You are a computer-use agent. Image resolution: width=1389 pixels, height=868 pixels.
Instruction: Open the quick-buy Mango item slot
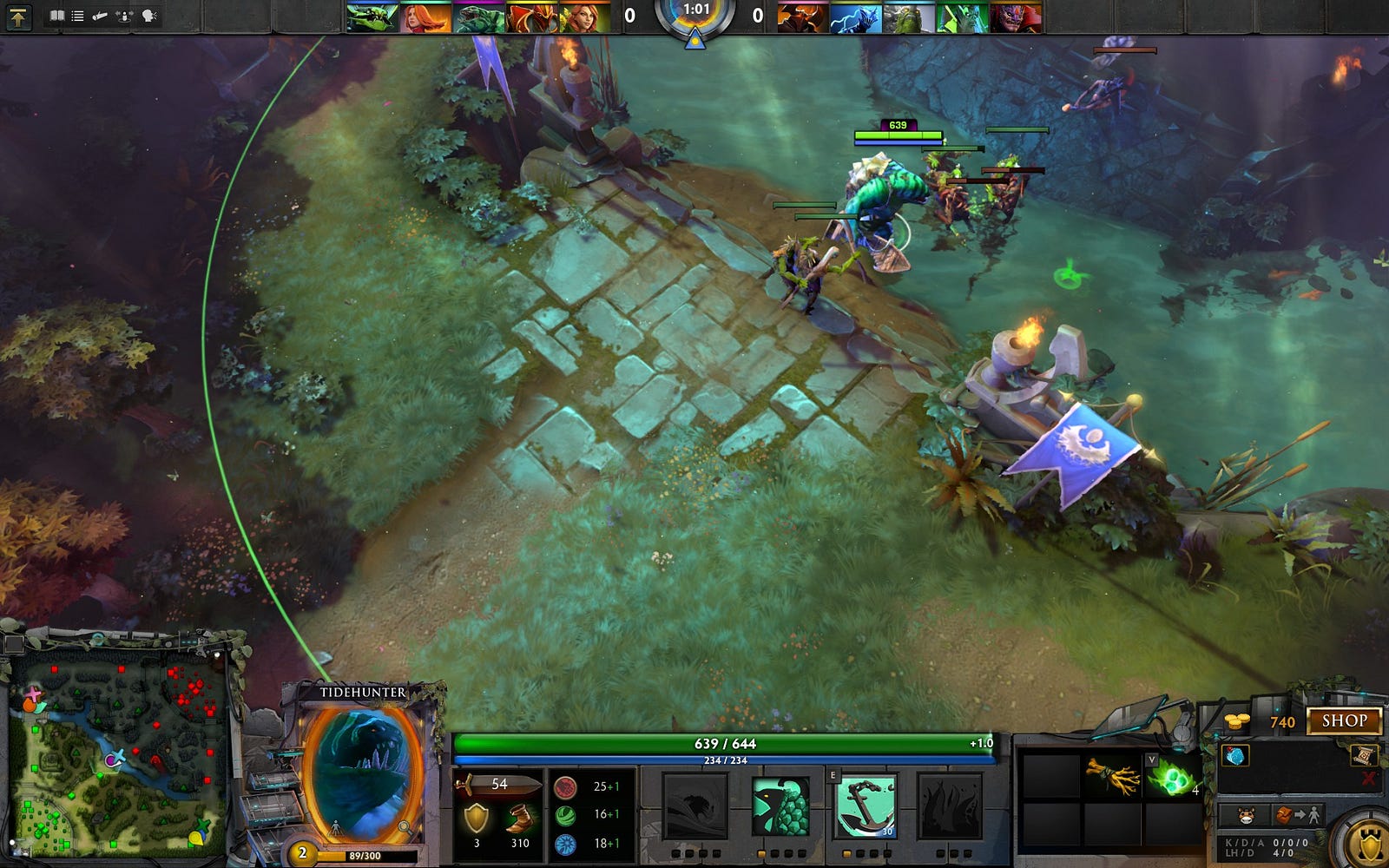[x=1234, y=755]
